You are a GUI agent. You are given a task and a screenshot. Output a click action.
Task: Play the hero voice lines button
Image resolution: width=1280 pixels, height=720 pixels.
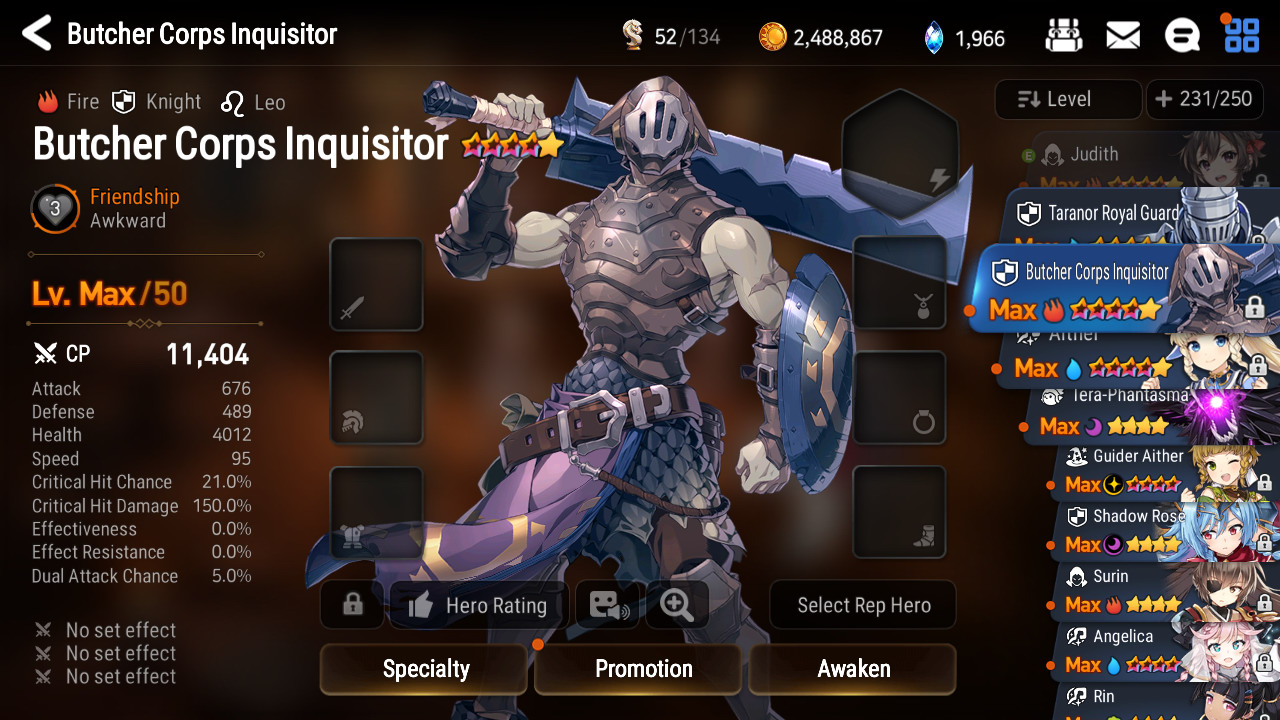coord(607,605)
